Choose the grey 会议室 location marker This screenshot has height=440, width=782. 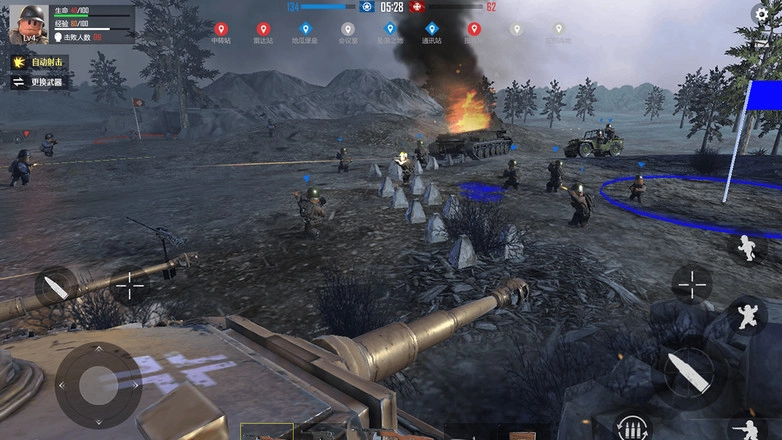347,30
